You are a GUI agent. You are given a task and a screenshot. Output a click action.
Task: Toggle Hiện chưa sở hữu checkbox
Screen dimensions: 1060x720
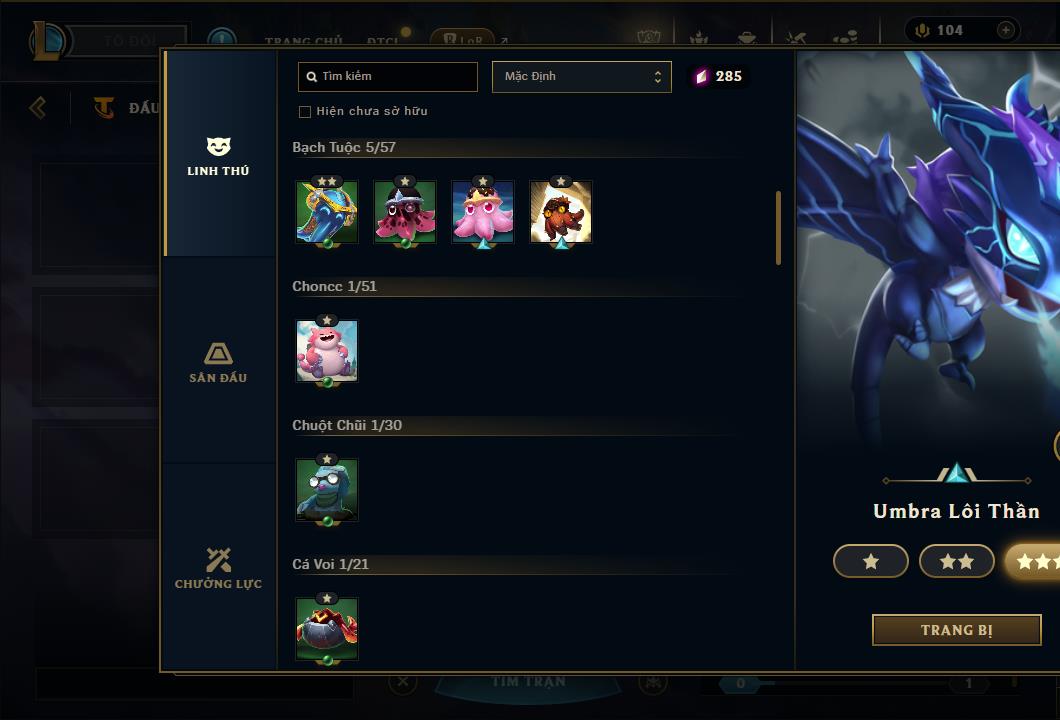[x=305, y=111]
